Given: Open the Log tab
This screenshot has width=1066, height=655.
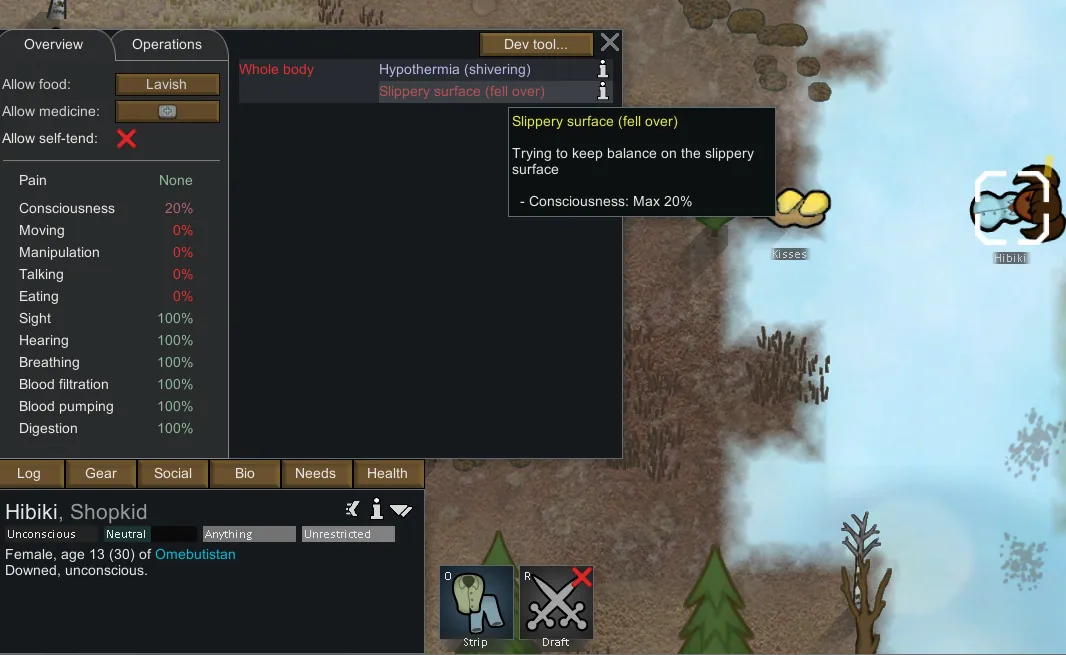Looking at the screenshot, I should [29, 474].
